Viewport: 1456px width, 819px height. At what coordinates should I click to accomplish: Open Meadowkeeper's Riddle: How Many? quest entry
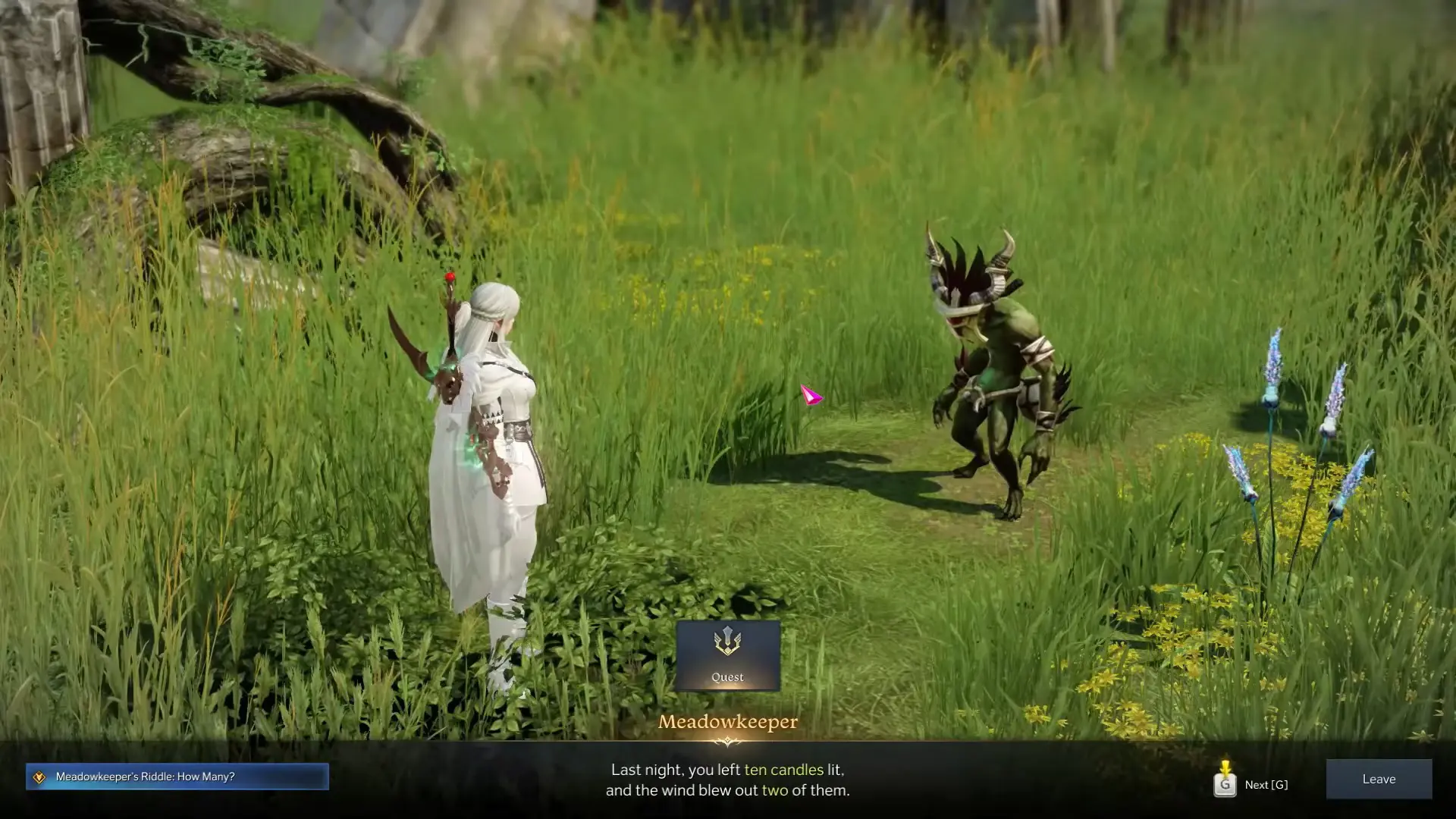coord(144,777)
